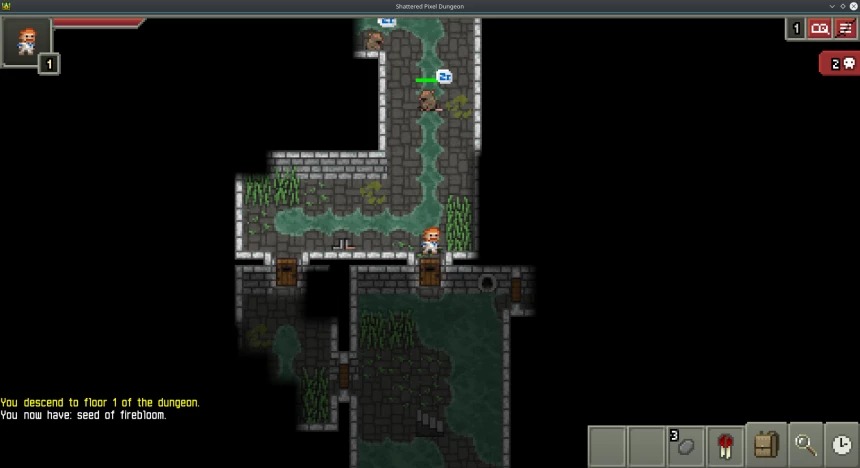Activate the magnifying glass search button
The height and width of the screenshot is (468, 860).
pos(804,445)
